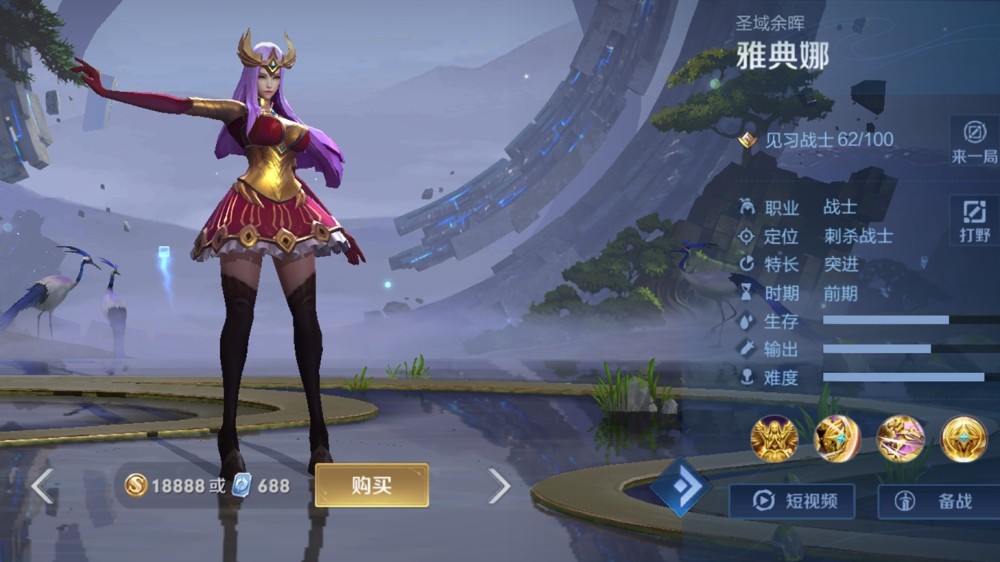Buy the hero with the 购买 button
The width and height of the screenshot is (1000, 562).
click(371, 485)
